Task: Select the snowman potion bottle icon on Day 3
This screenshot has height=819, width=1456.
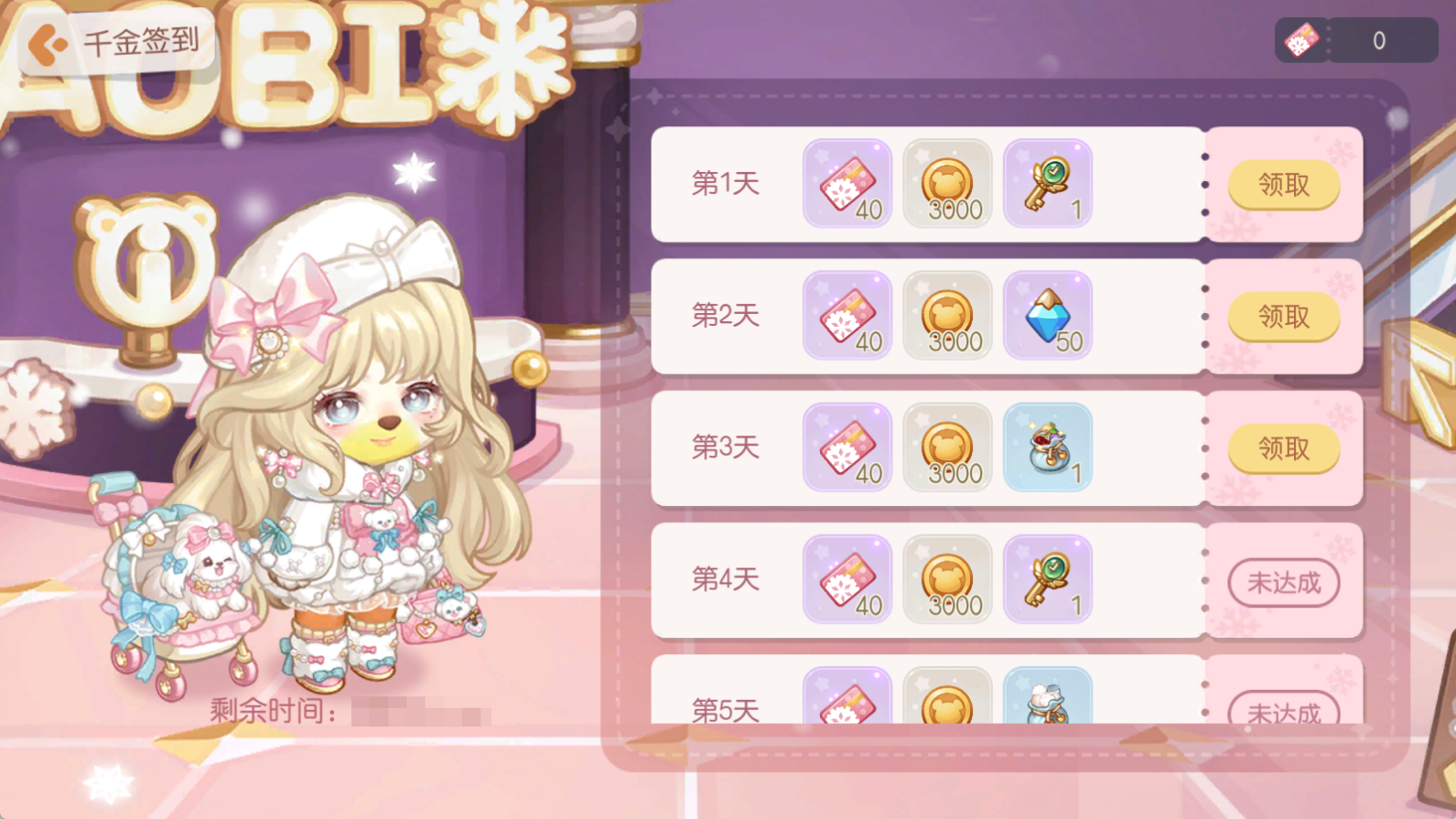Action: point(1048,448)
